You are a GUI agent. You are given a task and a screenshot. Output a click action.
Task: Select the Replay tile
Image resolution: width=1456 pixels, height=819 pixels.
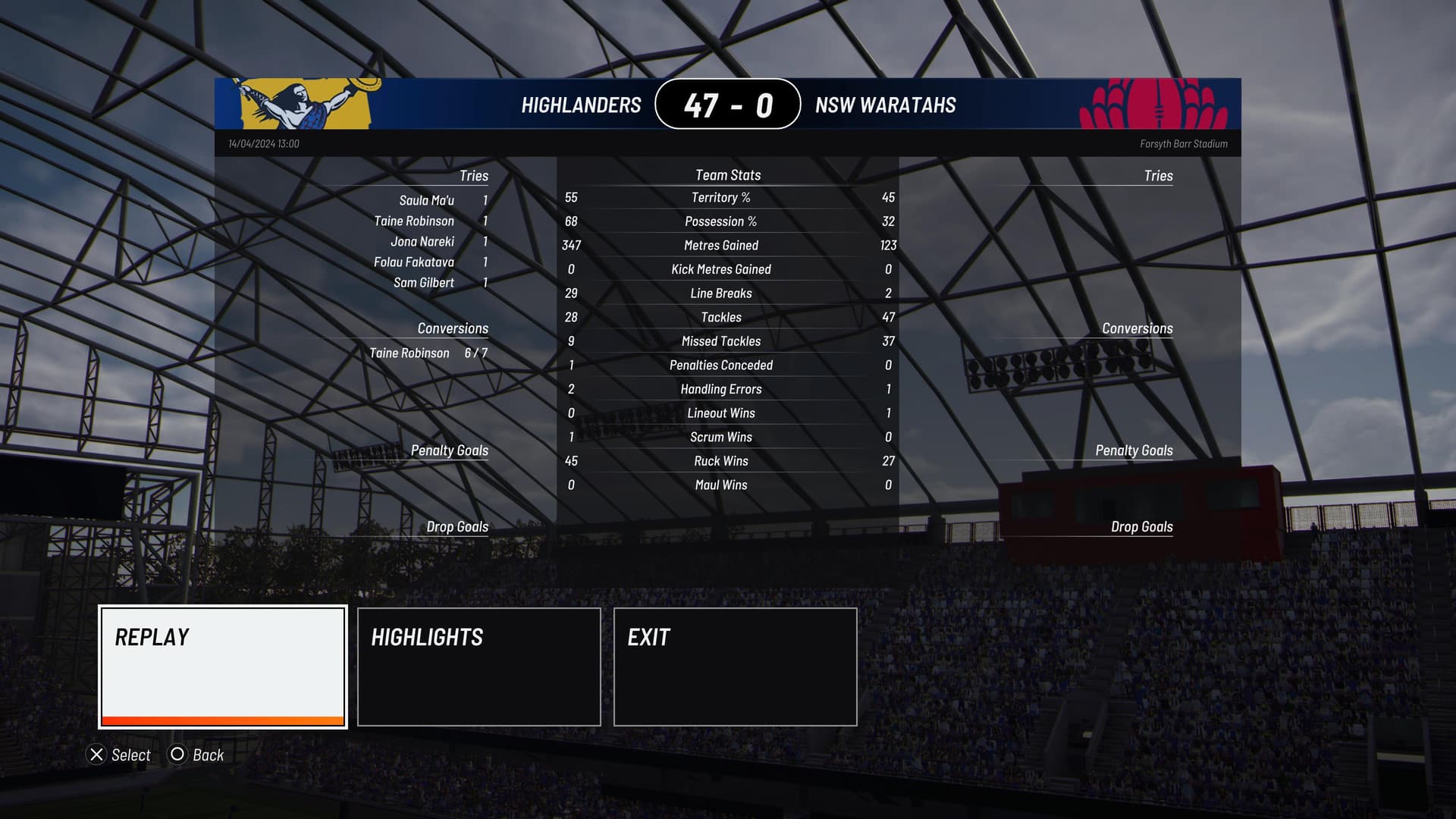point(223,667)
